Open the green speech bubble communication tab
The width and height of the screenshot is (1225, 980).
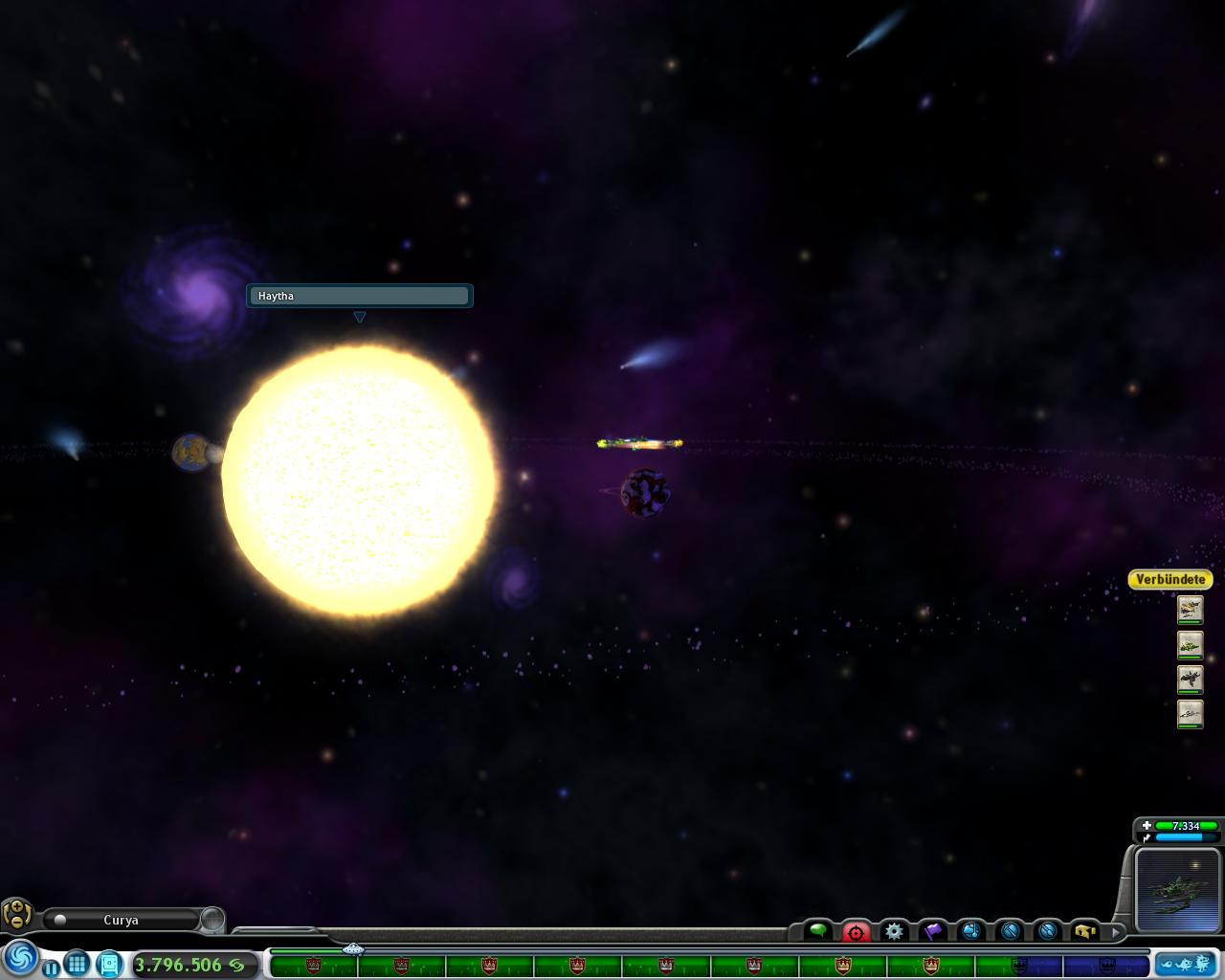(818, 930)
